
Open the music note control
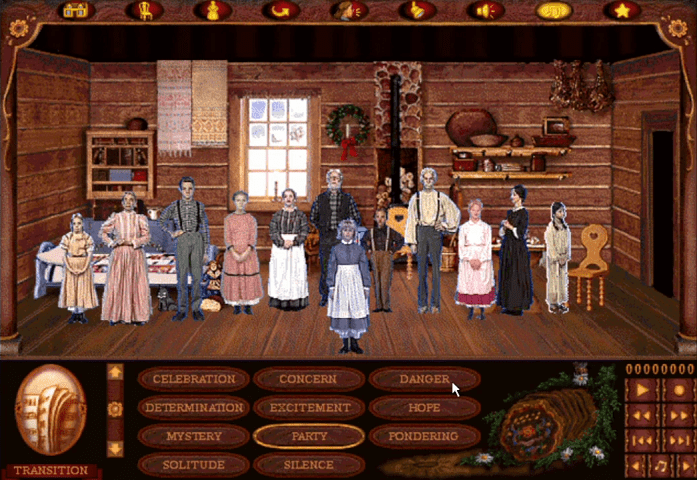point(659,465)
